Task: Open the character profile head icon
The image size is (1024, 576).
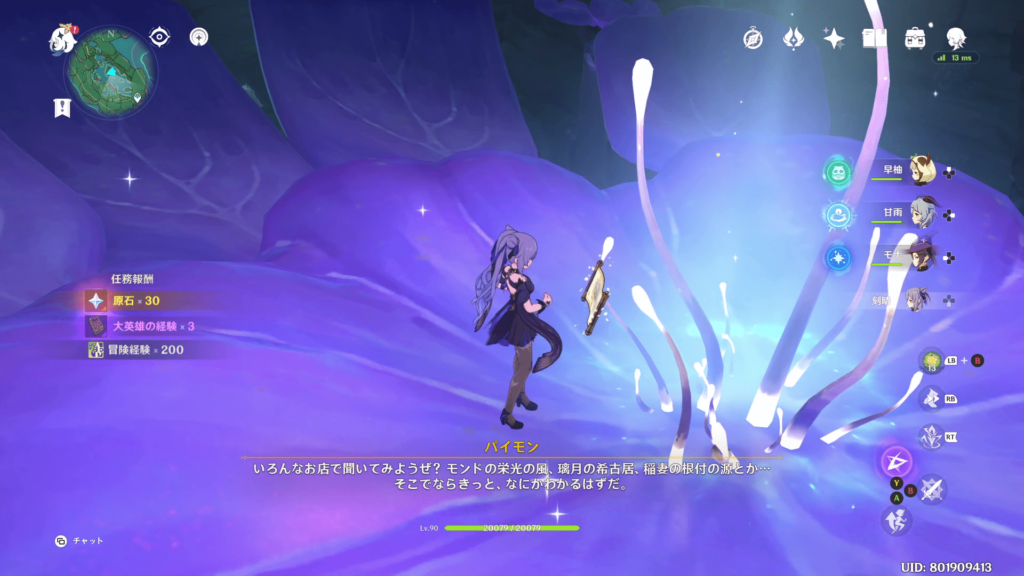Action: point(956,38)
